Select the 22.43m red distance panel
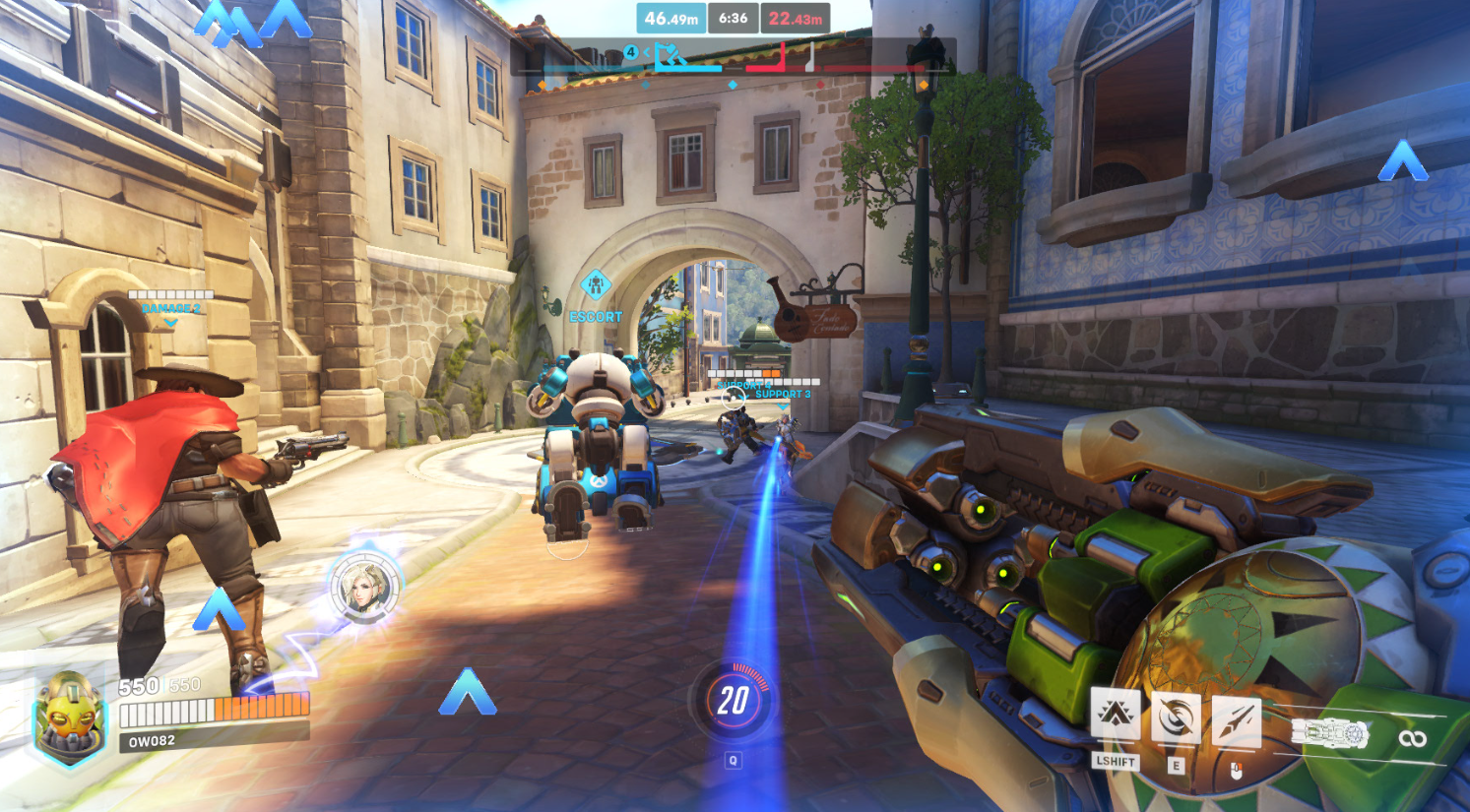 tap(796, 18)
